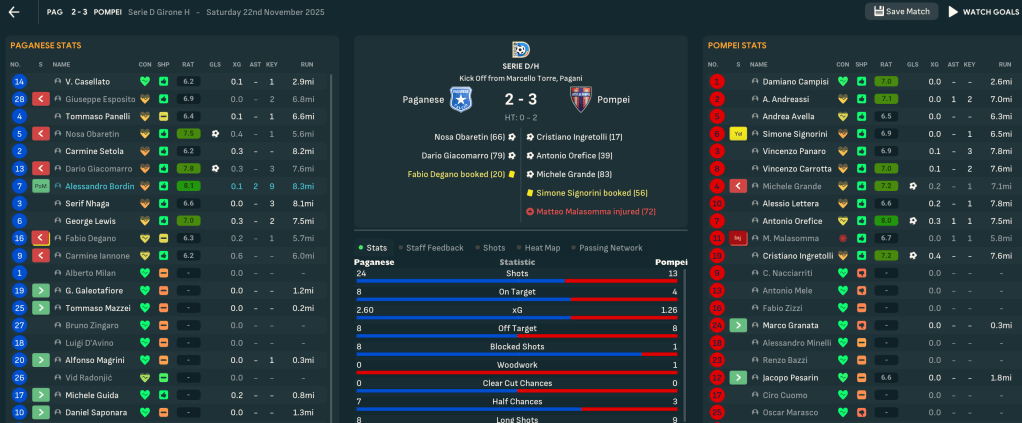1022x423 pixels.
Task: Click the Pompei team name in scoreline
Action: click(x=613, y=100)
